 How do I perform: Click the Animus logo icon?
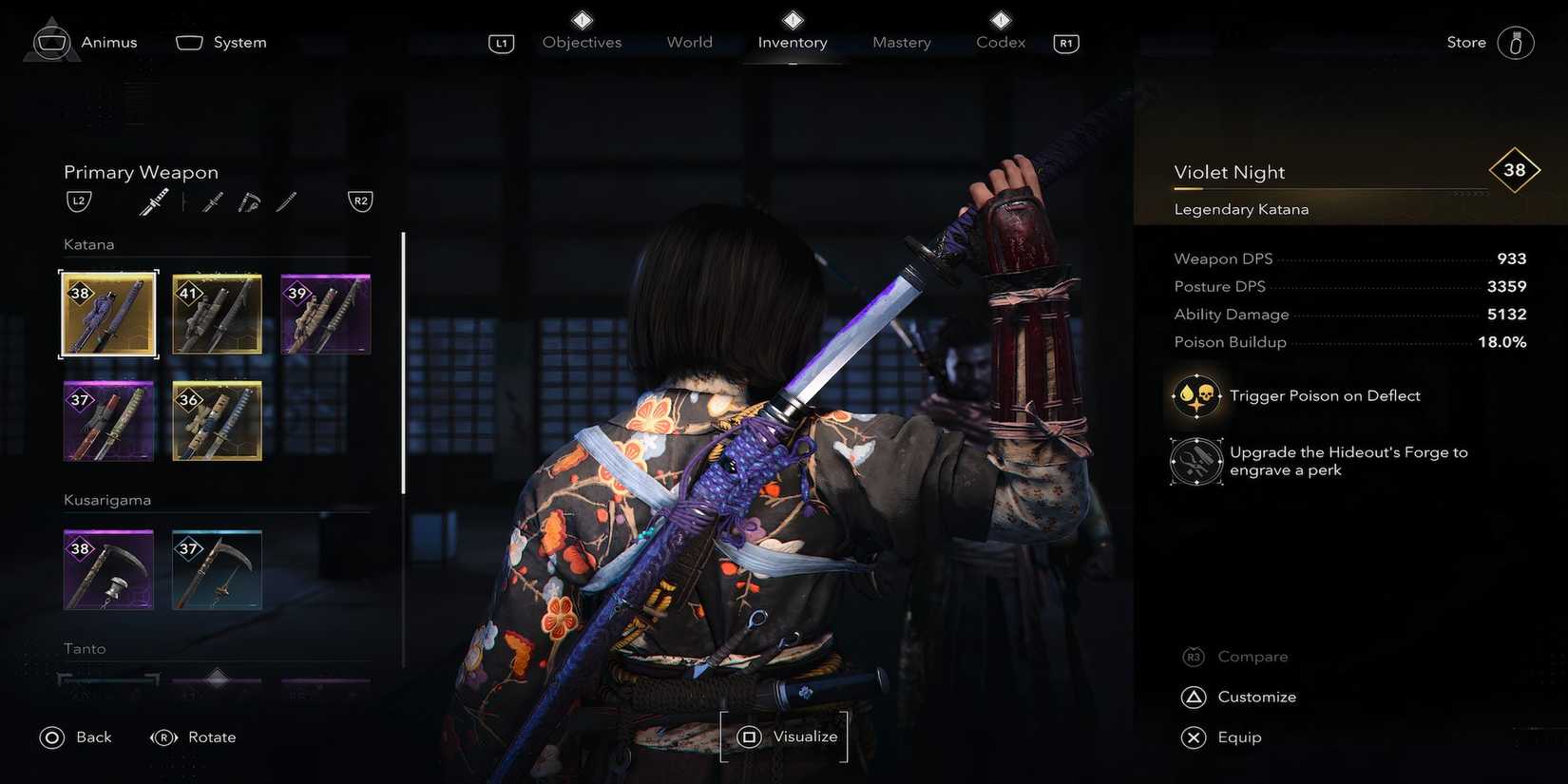coord(51,41)
